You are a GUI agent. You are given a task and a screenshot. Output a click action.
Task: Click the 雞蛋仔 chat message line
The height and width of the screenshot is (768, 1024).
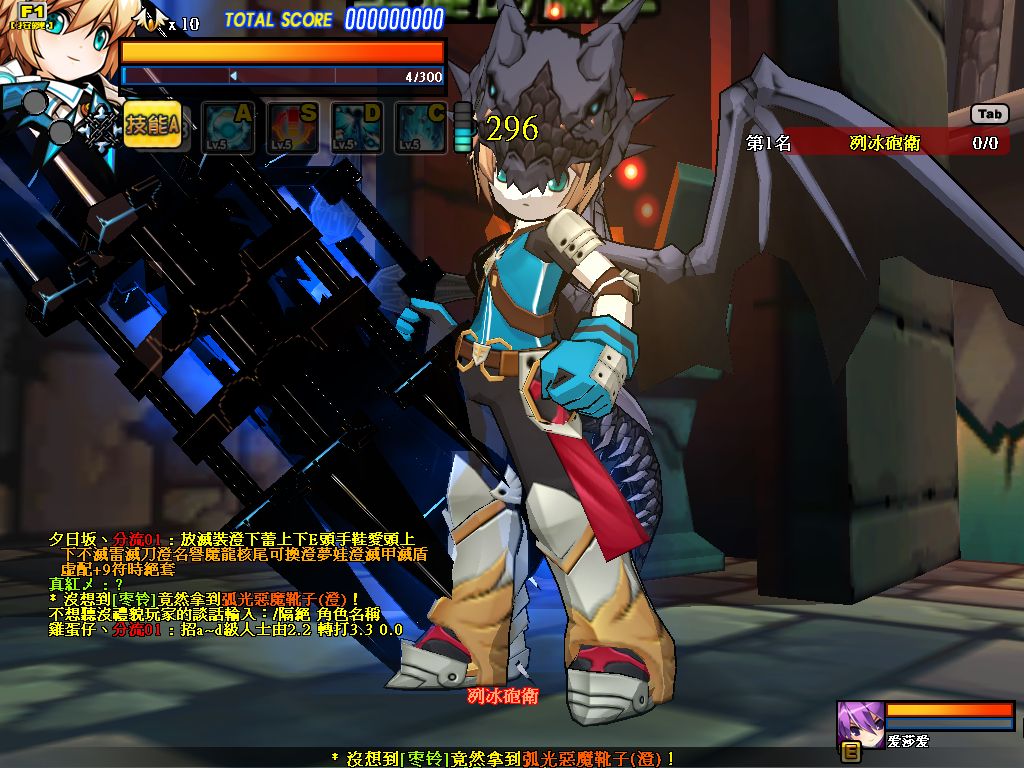[226, 630]
